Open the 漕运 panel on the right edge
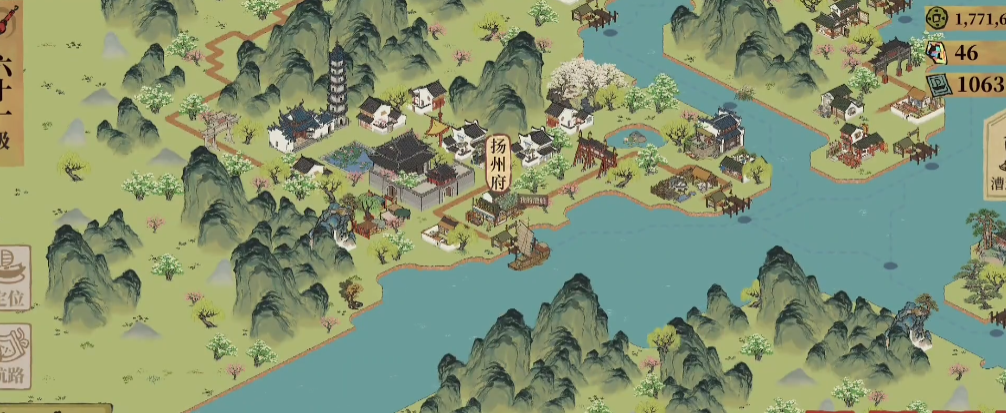The image size is (1006, 413). (994, 168)
